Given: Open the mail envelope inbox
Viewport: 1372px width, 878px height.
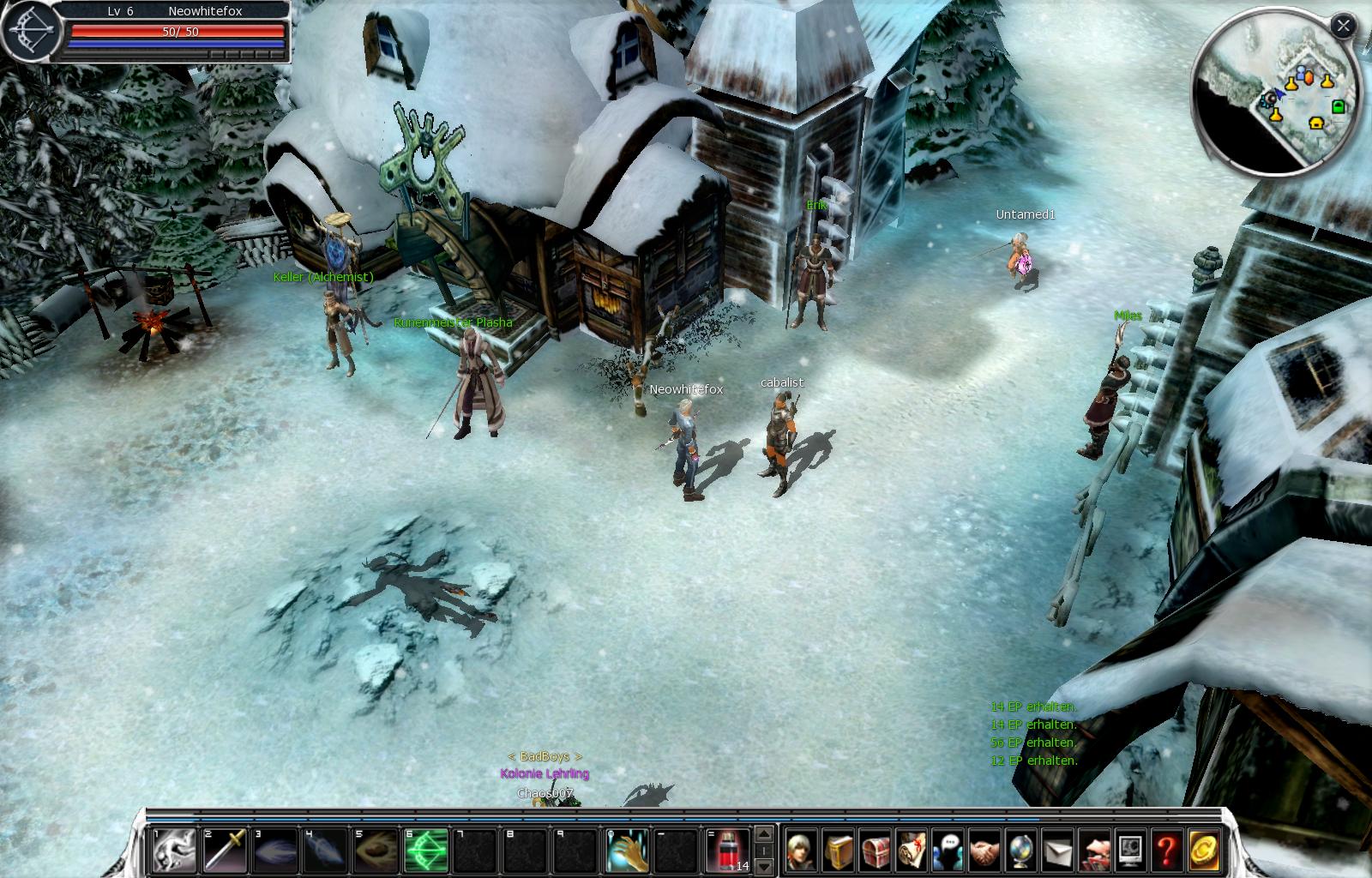Looking at the screenshot, I should tap(1057, 851).
